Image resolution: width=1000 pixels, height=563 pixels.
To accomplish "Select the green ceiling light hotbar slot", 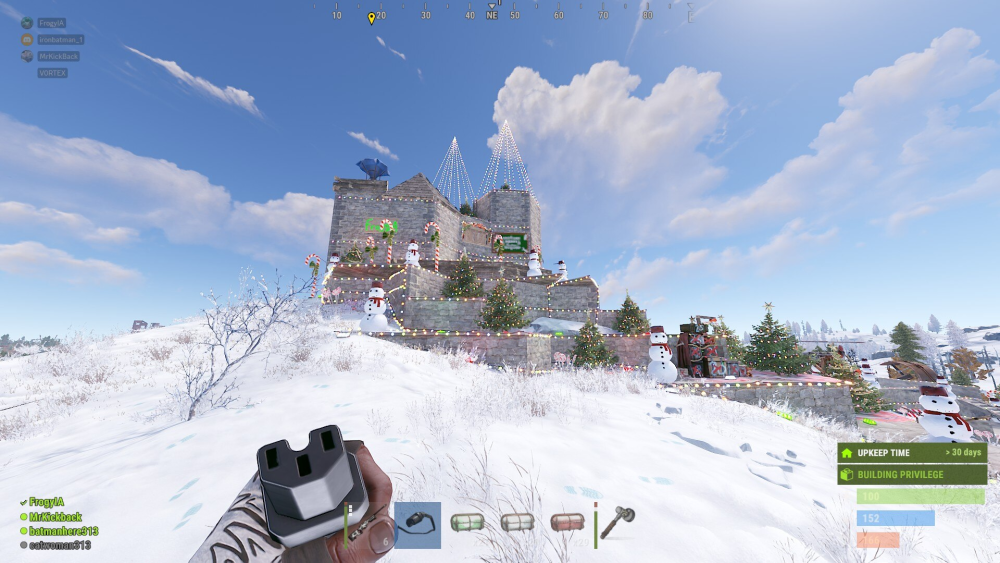I will click(x=467, y=524).
